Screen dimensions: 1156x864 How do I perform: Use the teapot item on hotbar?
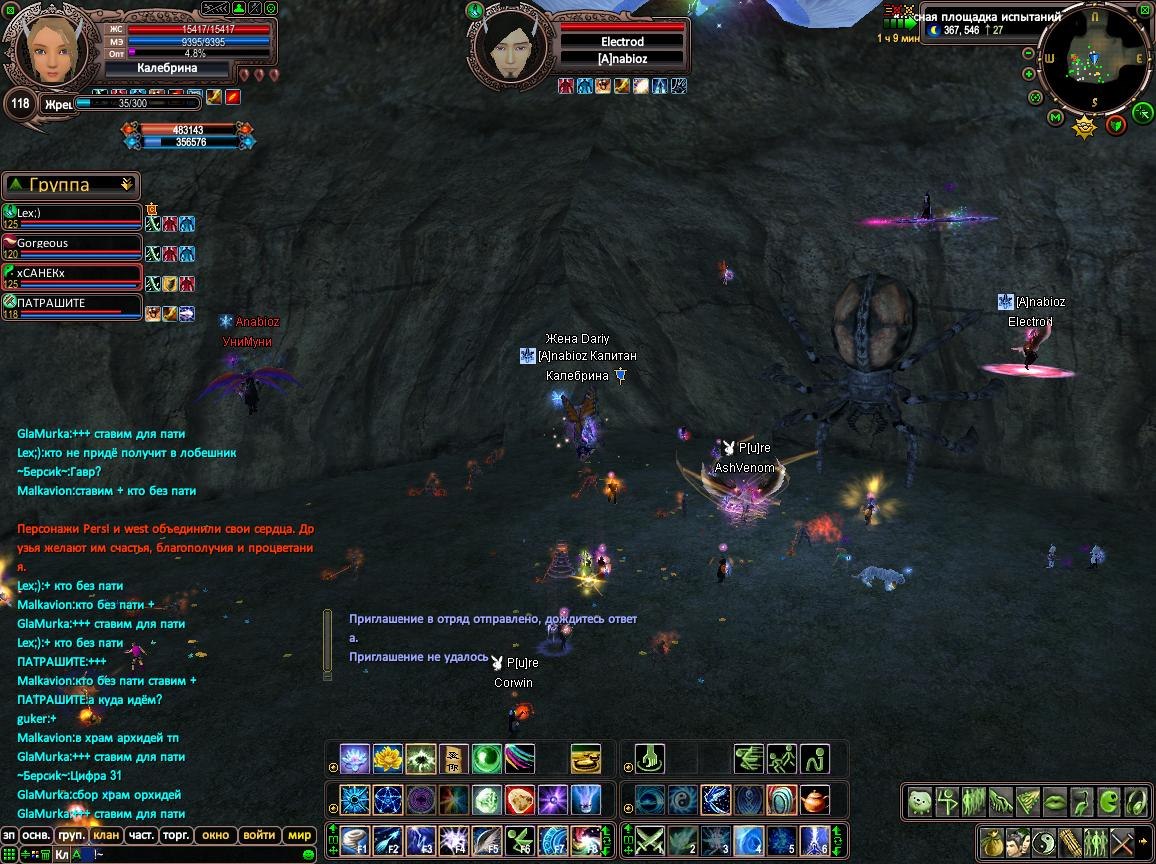pyautogui.click(x=815, y=800)
